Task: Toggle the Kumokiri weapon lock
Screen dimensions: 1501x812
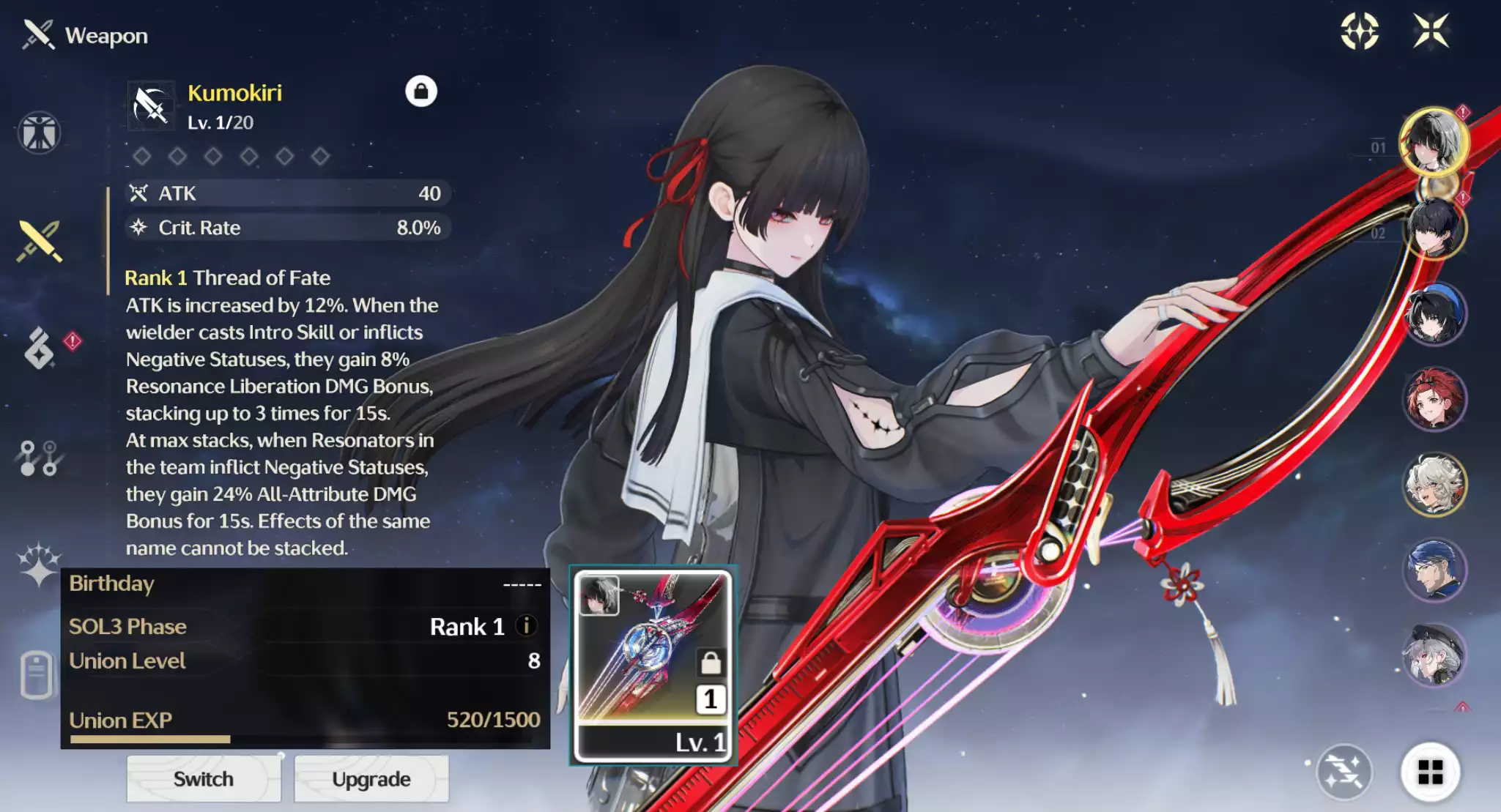Action: pyautogui.click(x=421, y=92)
